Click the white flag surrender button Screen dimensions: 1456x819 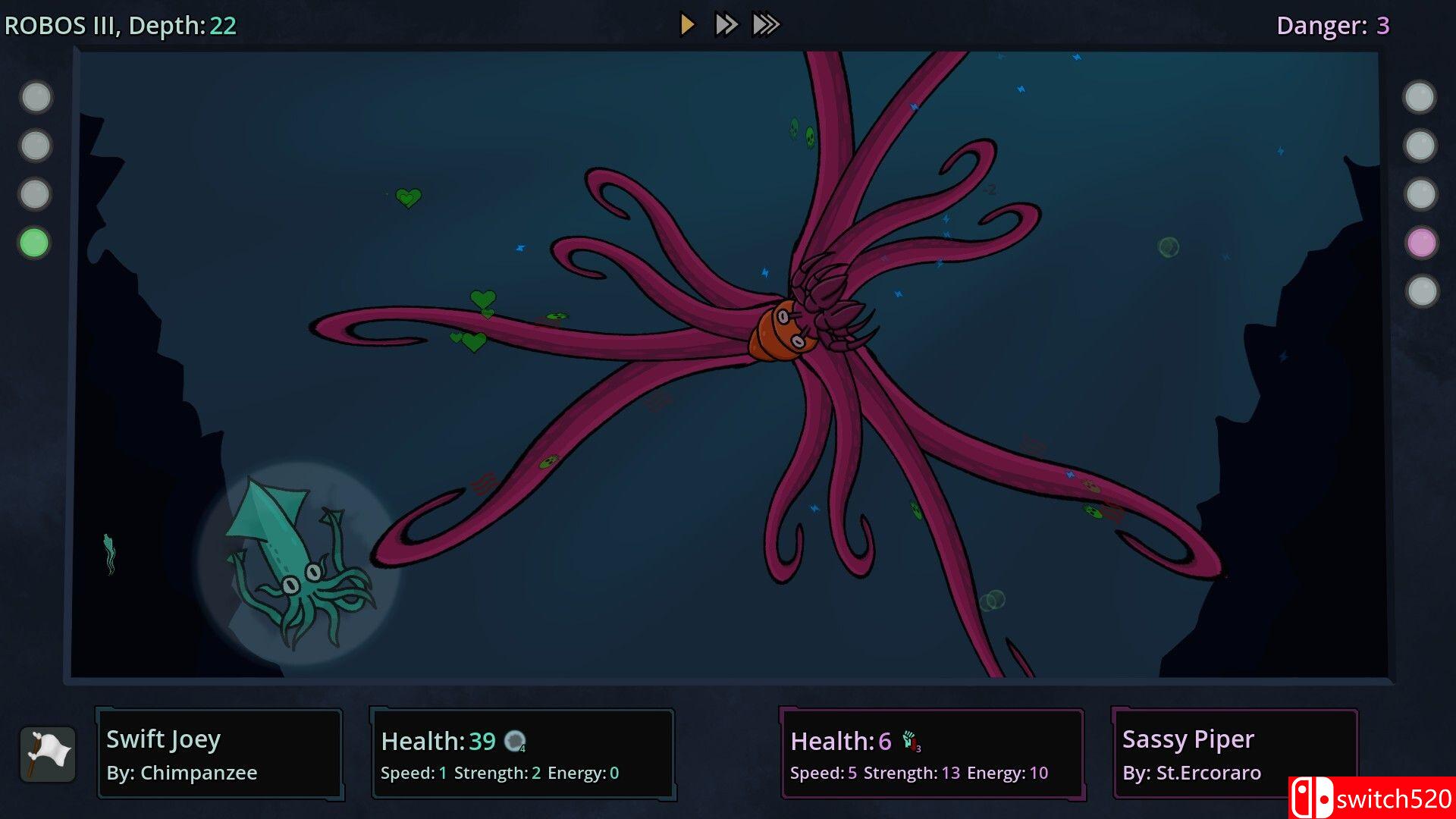click(x=48, y=754)
